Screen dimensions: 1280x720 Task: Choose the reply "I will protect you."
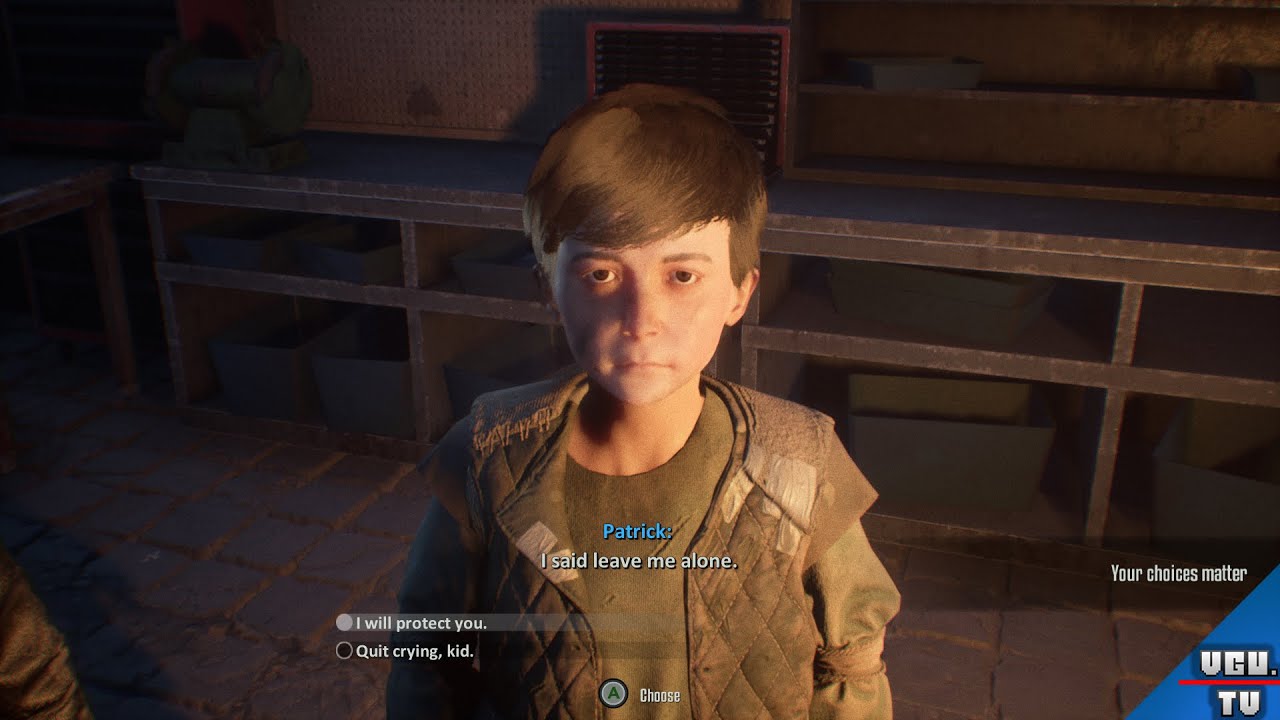[x=420, y=623]
